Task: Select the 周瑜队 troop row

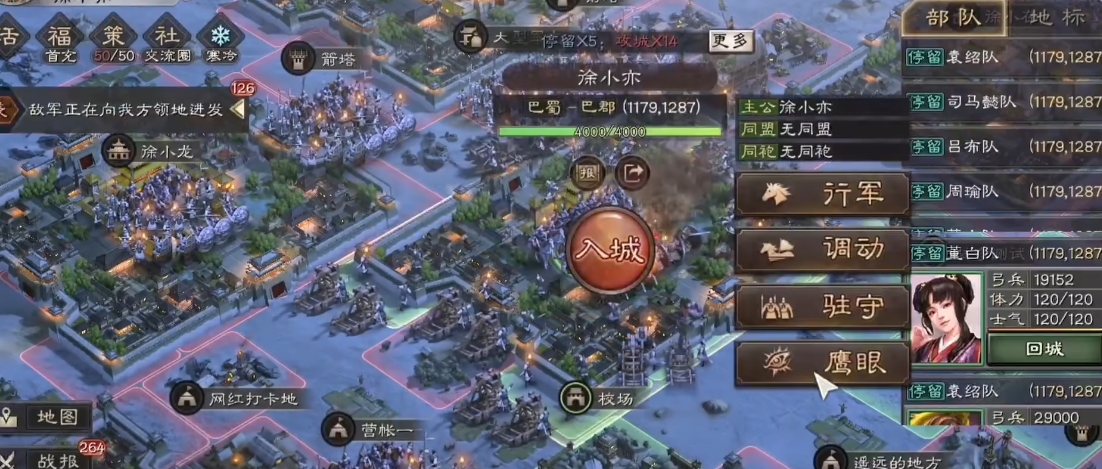Action: click(1002, 191)
